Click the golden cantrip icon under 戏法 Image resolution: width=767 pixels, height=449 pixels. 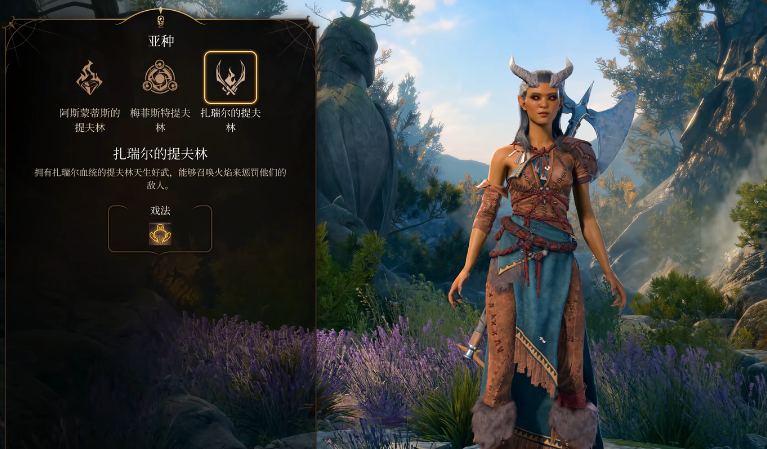tap(160, 234)
